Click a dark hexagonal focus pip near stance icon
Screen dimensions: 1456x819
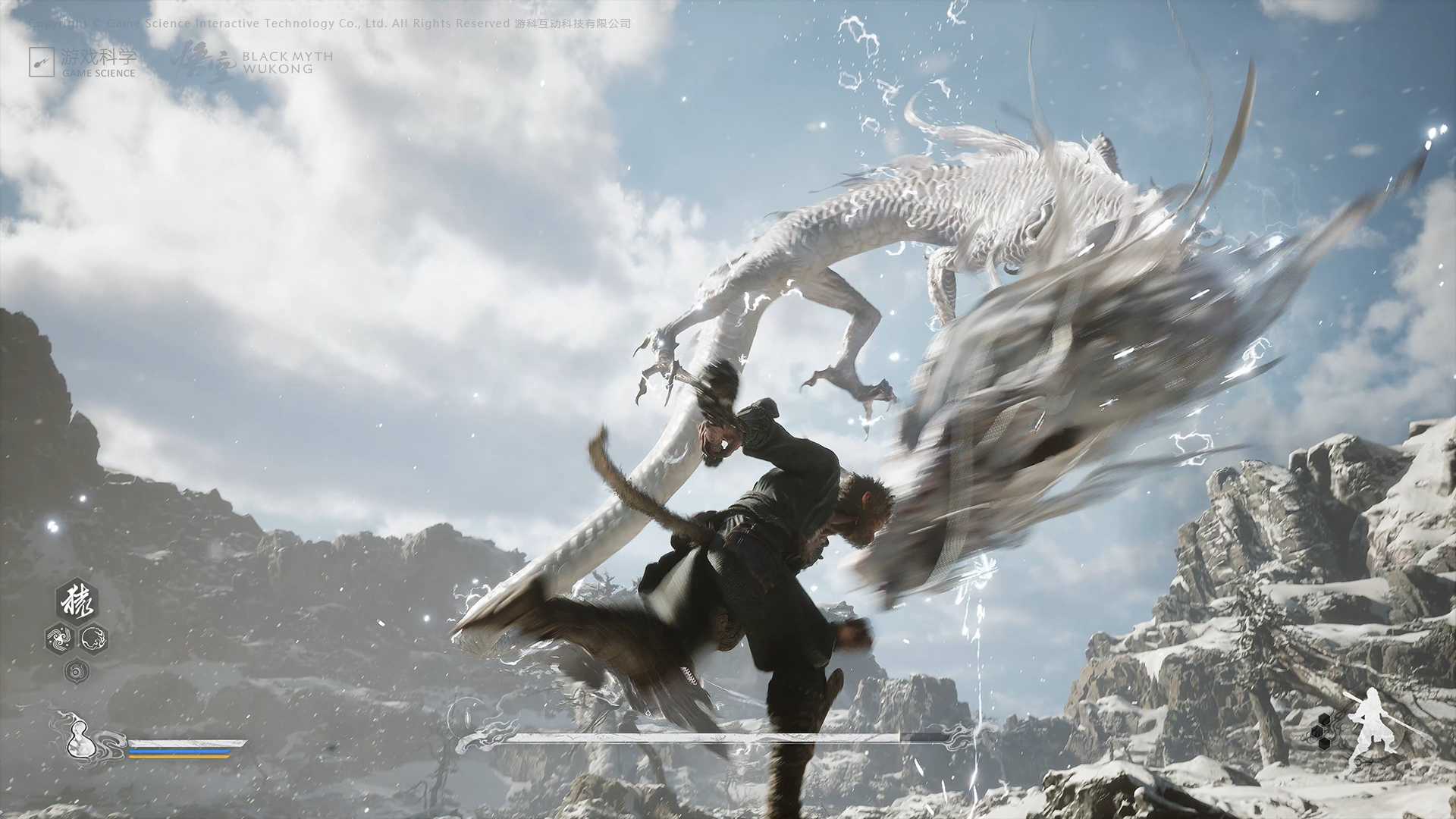(x=1324, y=719)
